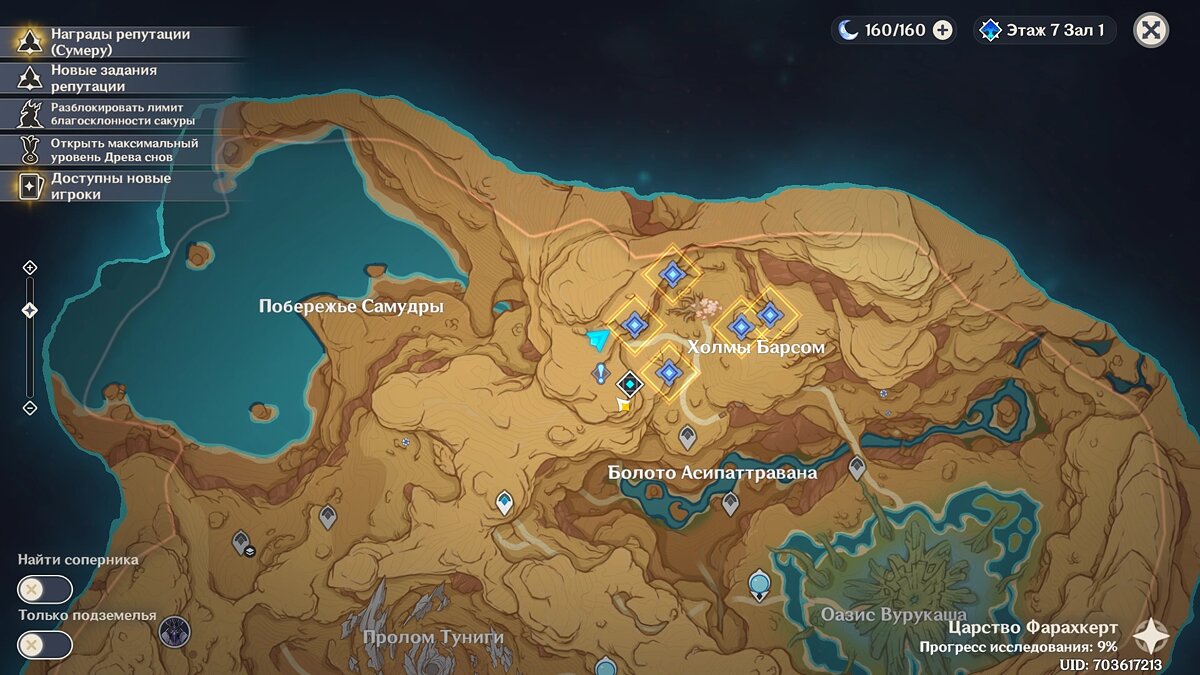Zoom in the map with the plus button

click(30, 267)
